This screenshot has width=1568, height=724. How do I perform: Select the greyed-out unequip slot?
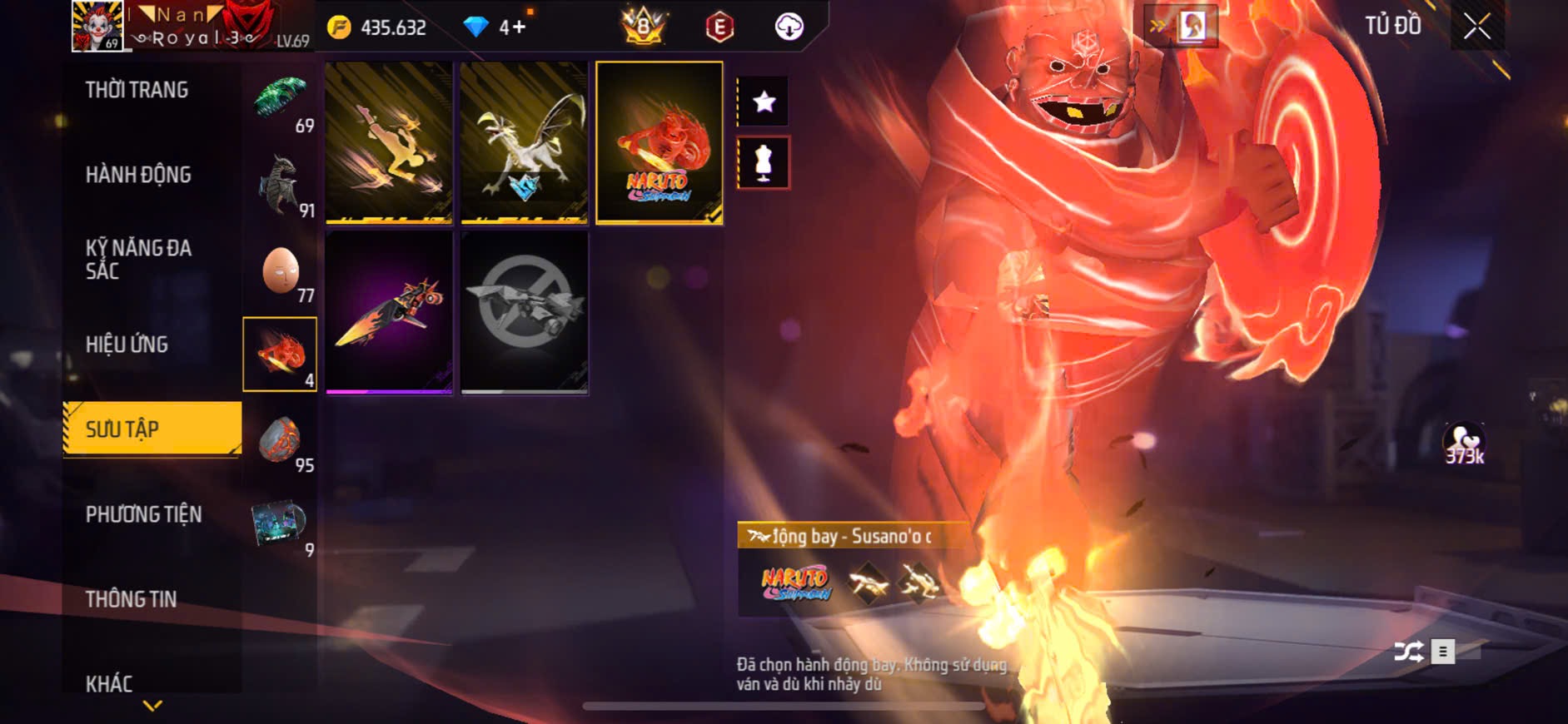pyautogui.click(x=524, y=312)
